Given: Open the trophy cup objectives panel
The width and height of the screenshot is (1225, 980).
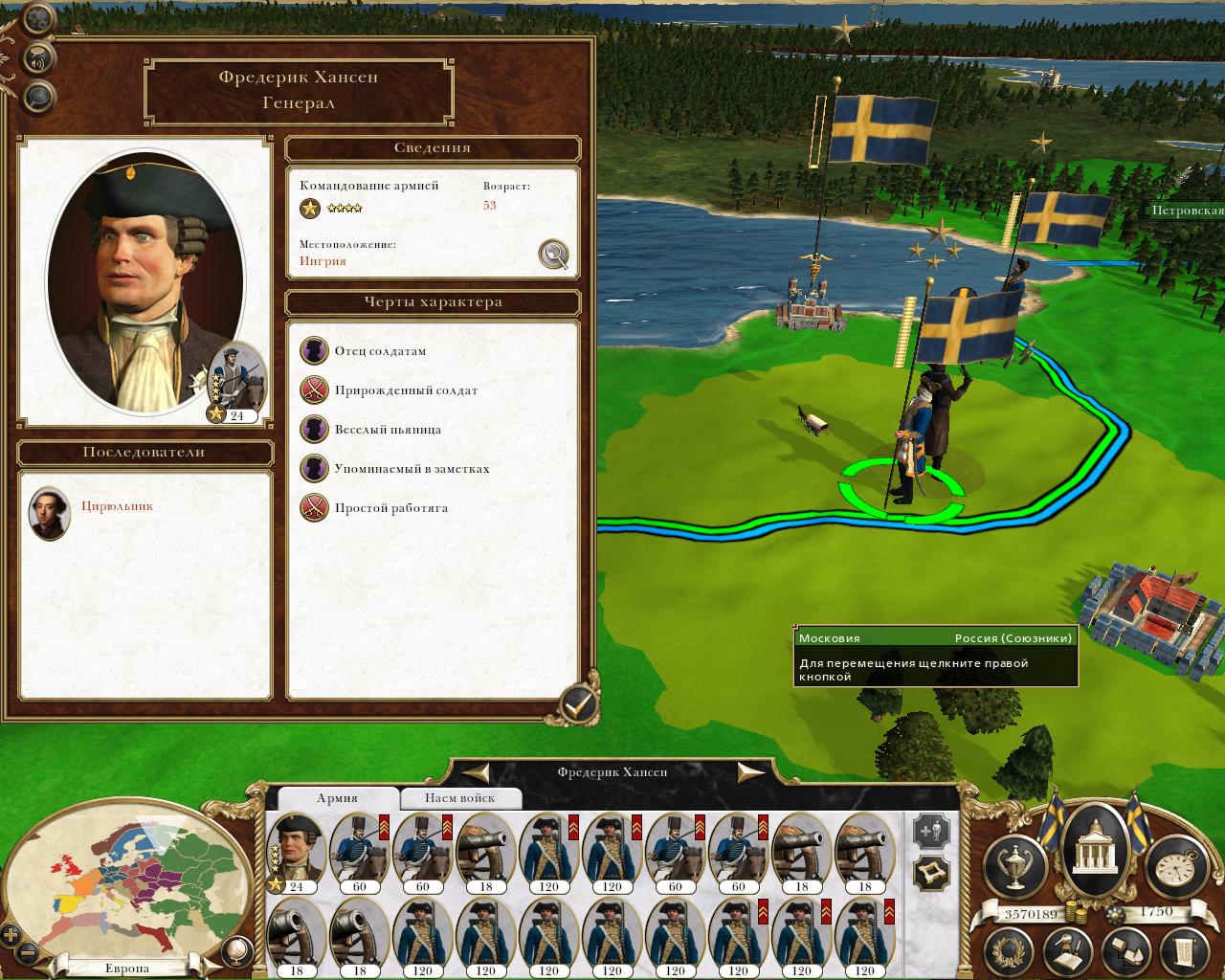Looking at the screenshot, I should (1015, 865).
